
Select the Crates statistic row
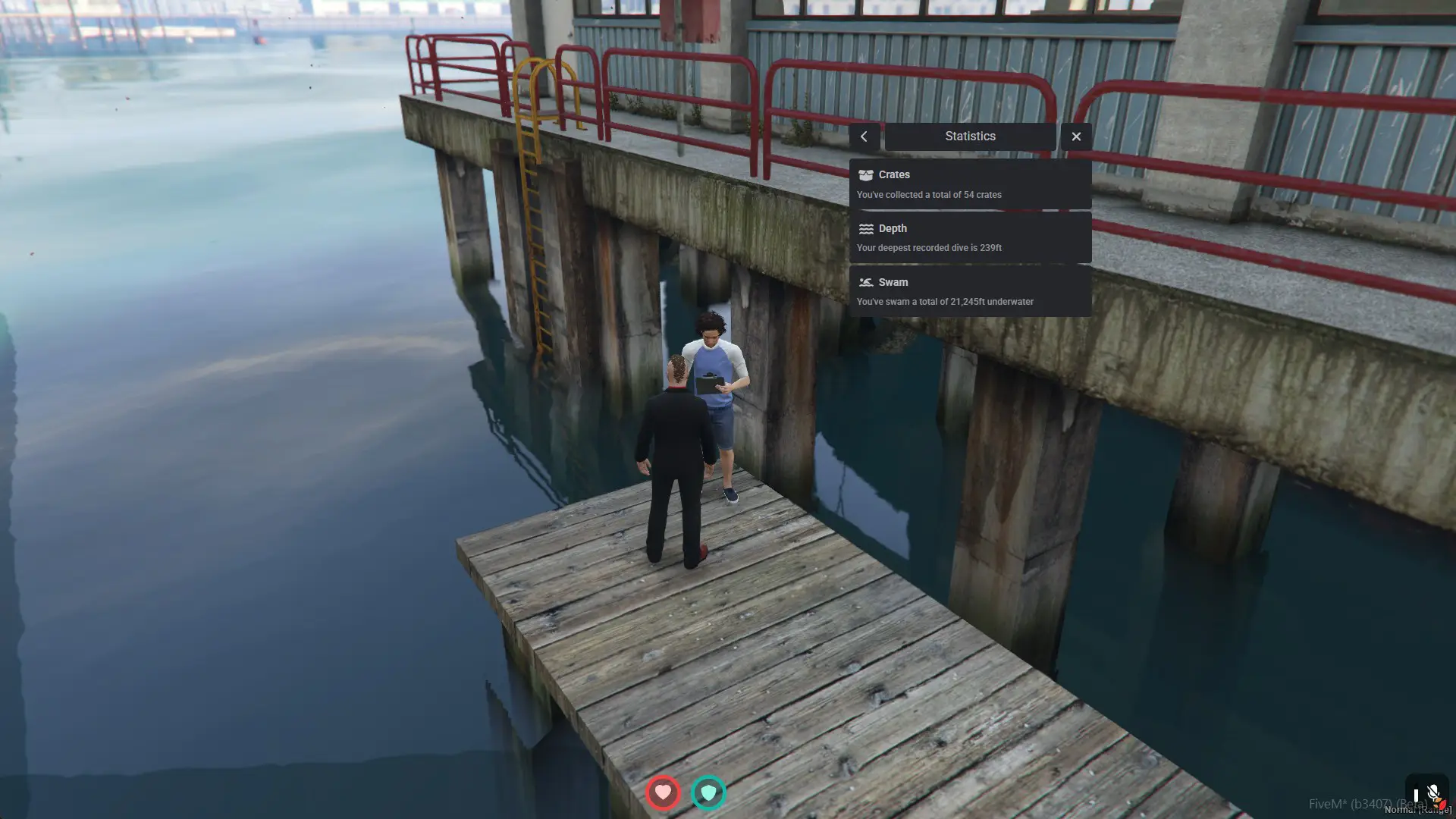tap(970, 184)
